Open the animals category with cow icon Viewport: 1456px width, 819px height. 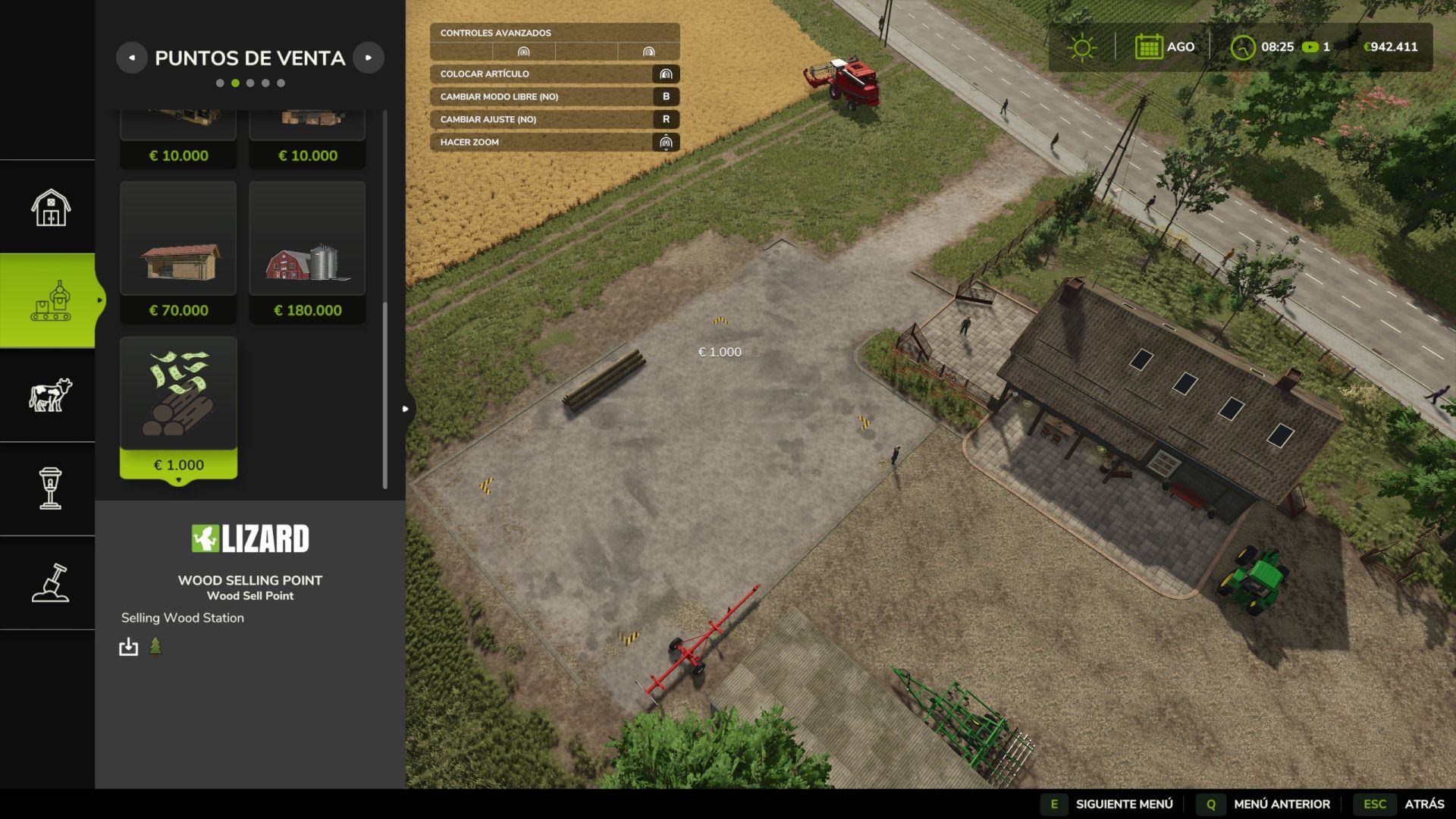tap(50, 395)
